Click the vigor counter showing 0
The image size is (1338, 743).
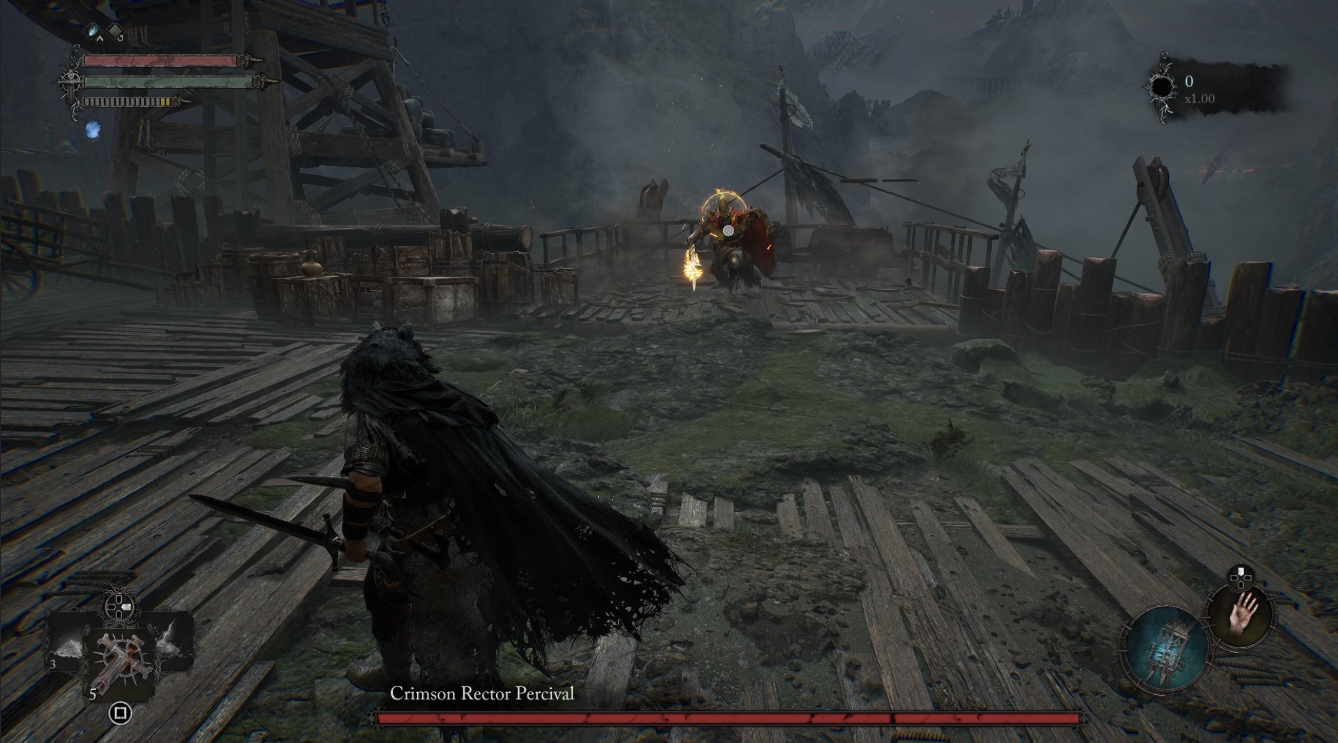coord(1188,80)
